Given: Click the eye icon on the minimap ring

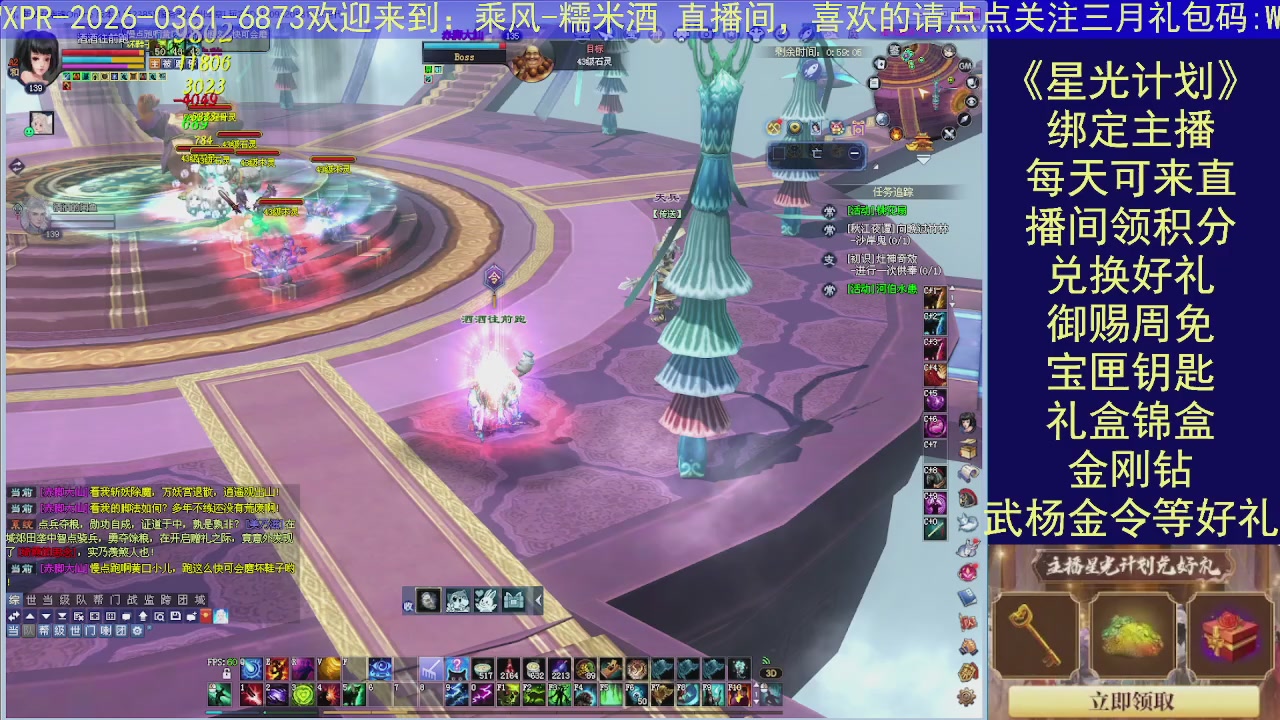Looking at the screenshot, I should [971, 101].
